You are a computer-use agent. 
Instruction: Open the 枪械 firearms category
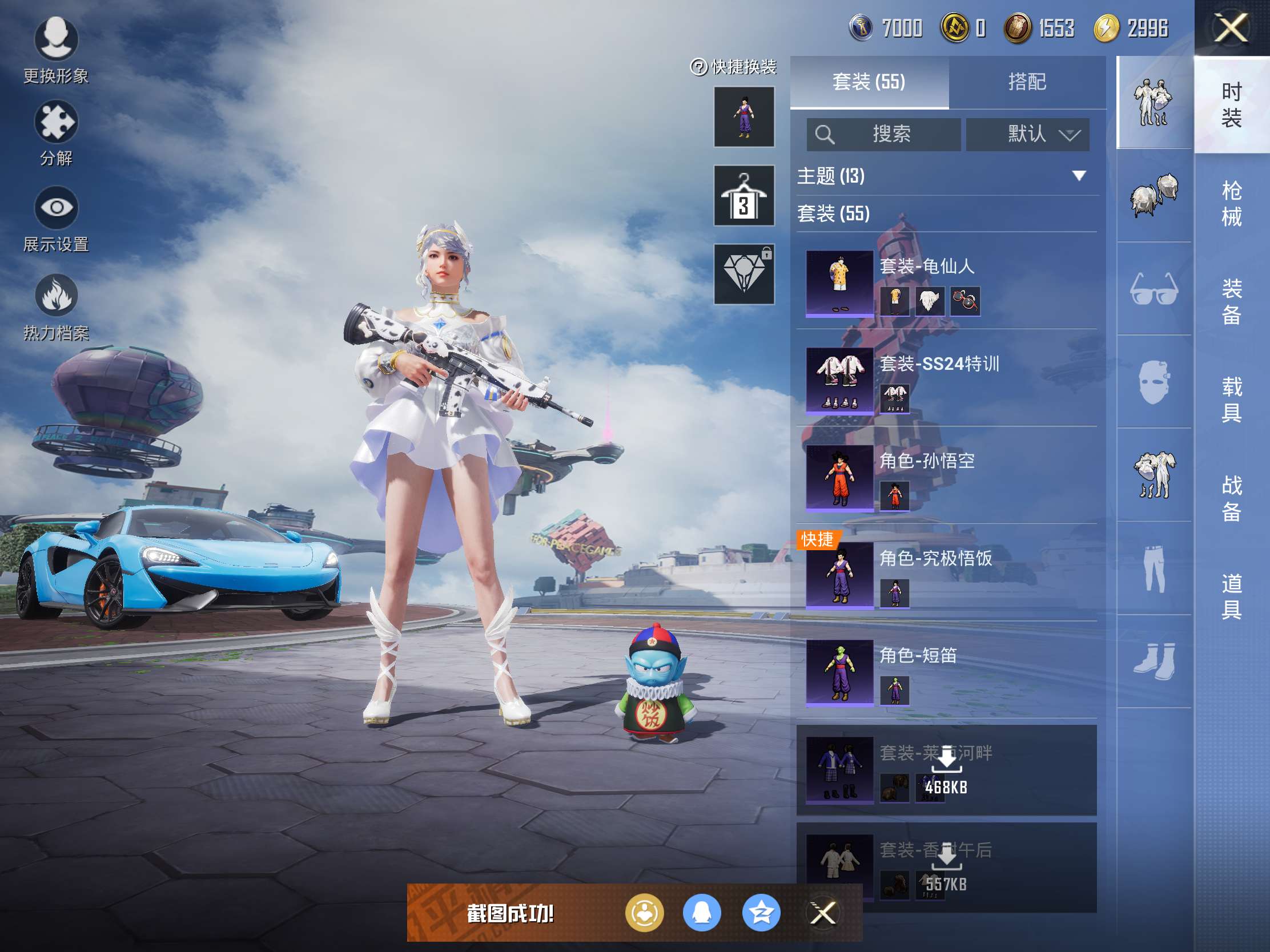point(1231,203)
